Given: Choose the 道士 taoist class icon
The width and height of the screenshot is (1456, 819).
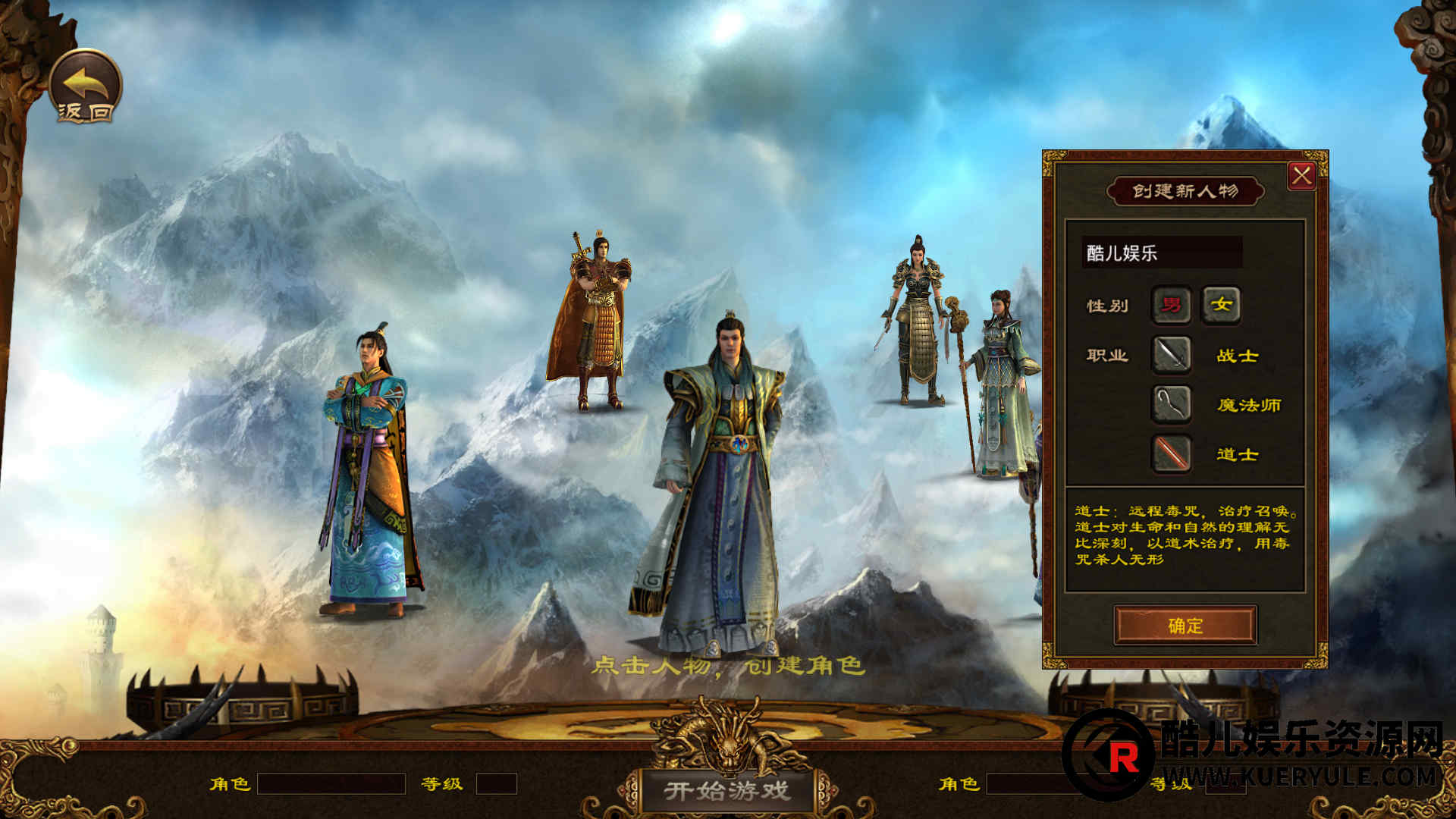Looking at the screenshot, I should click(1171, 453).
